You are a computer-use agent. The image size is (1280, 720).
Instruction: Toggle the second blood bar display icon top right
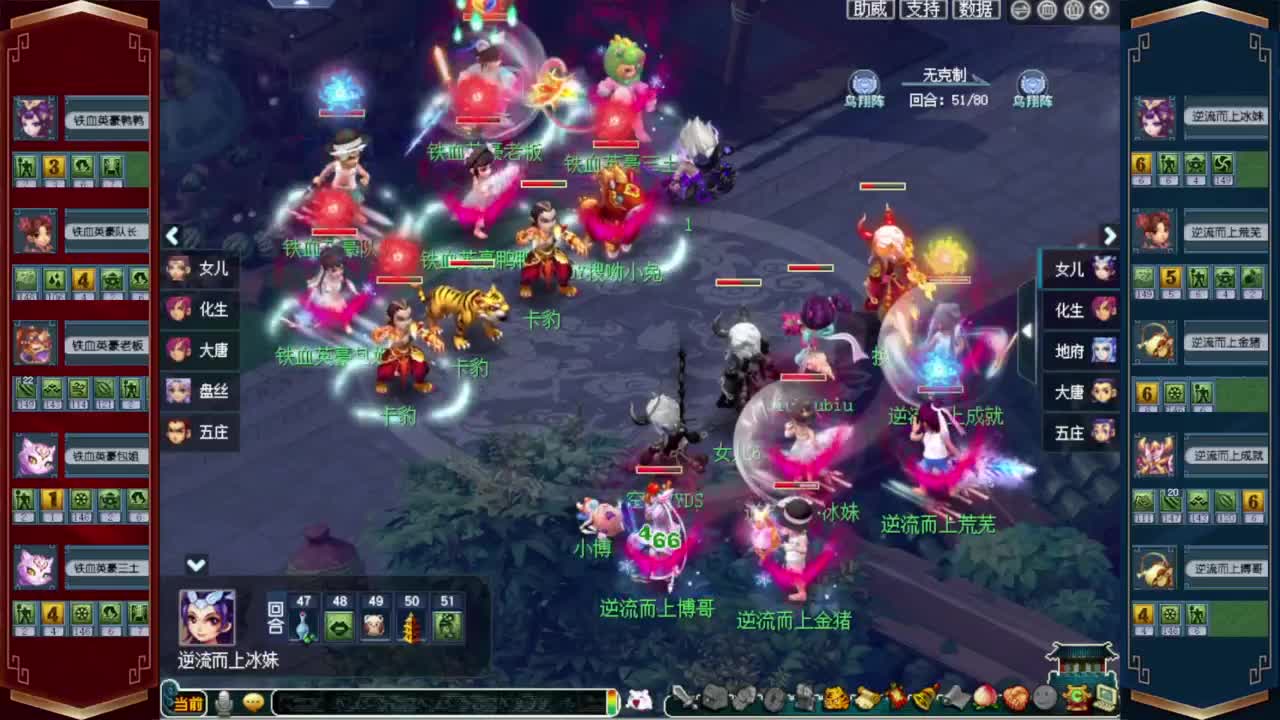click(1072, 9)
